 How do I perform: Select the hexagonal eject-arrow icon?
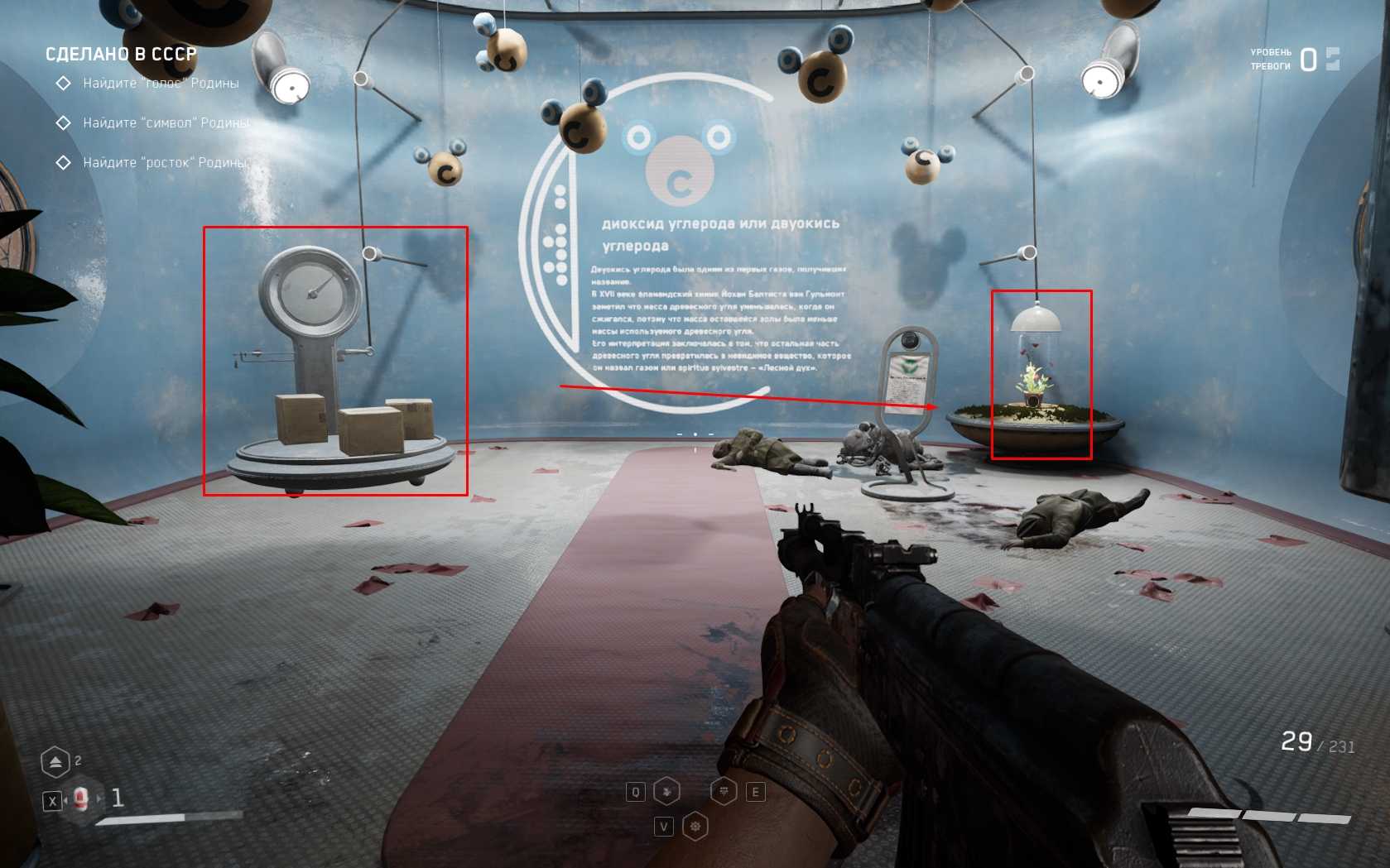pos(55,762)
